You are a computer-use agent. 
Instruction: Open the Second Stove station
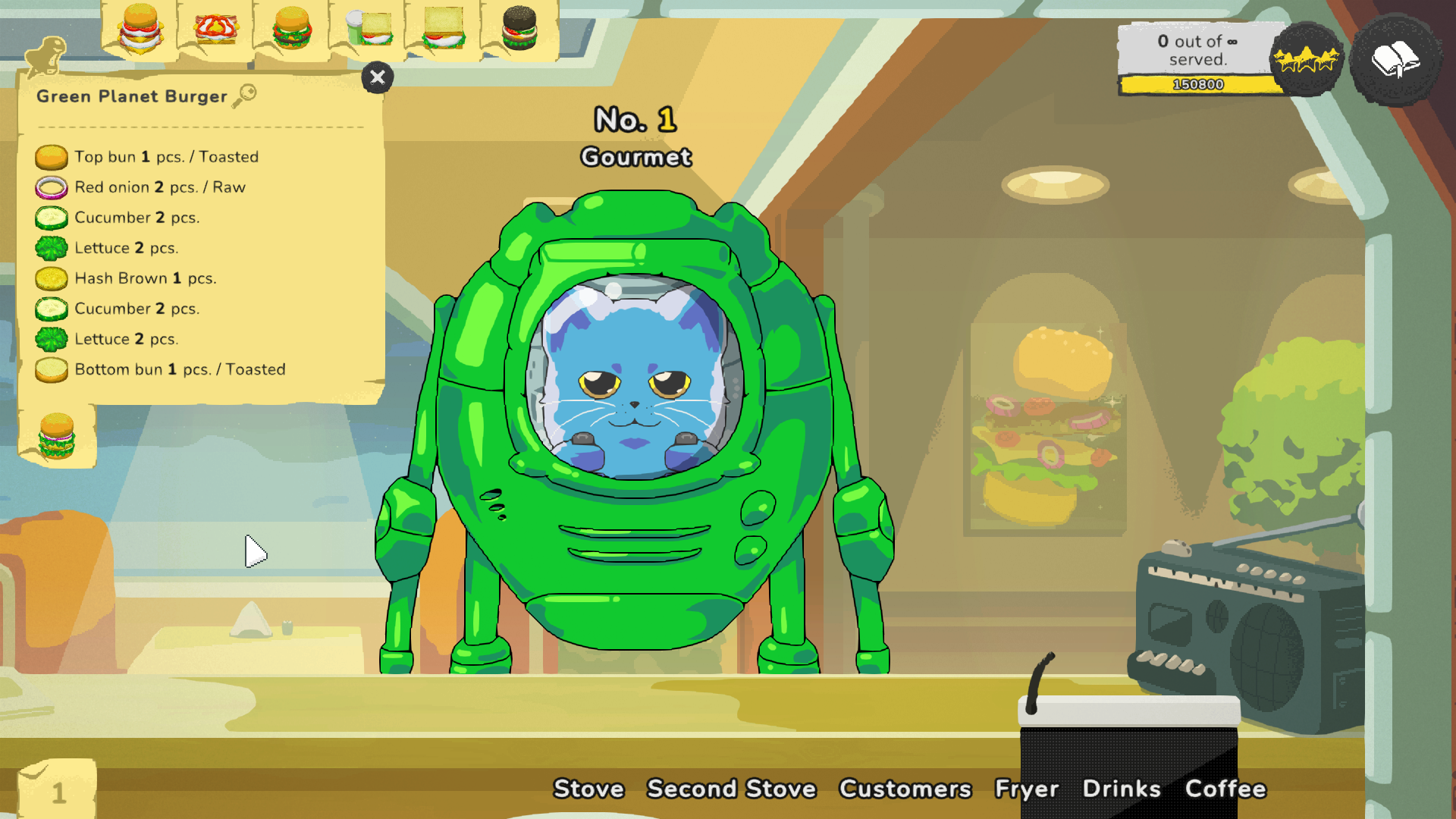tap(731, 789)
